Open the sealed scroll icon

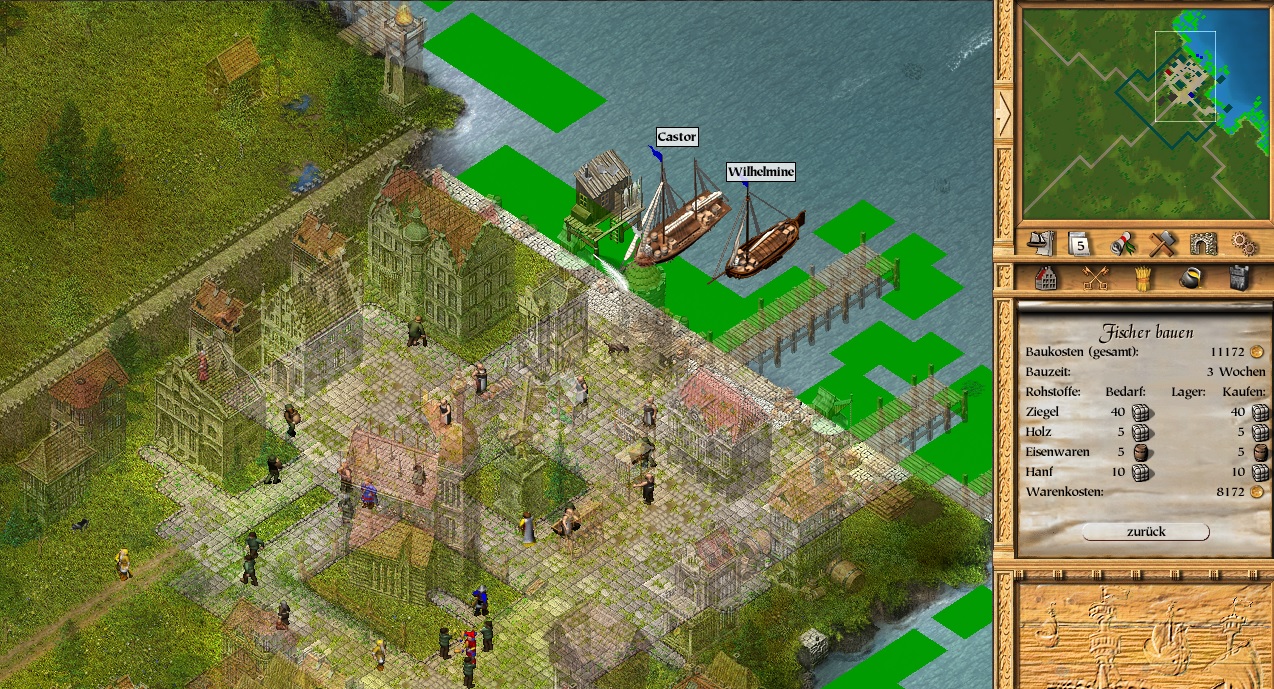coord(1122,243)
